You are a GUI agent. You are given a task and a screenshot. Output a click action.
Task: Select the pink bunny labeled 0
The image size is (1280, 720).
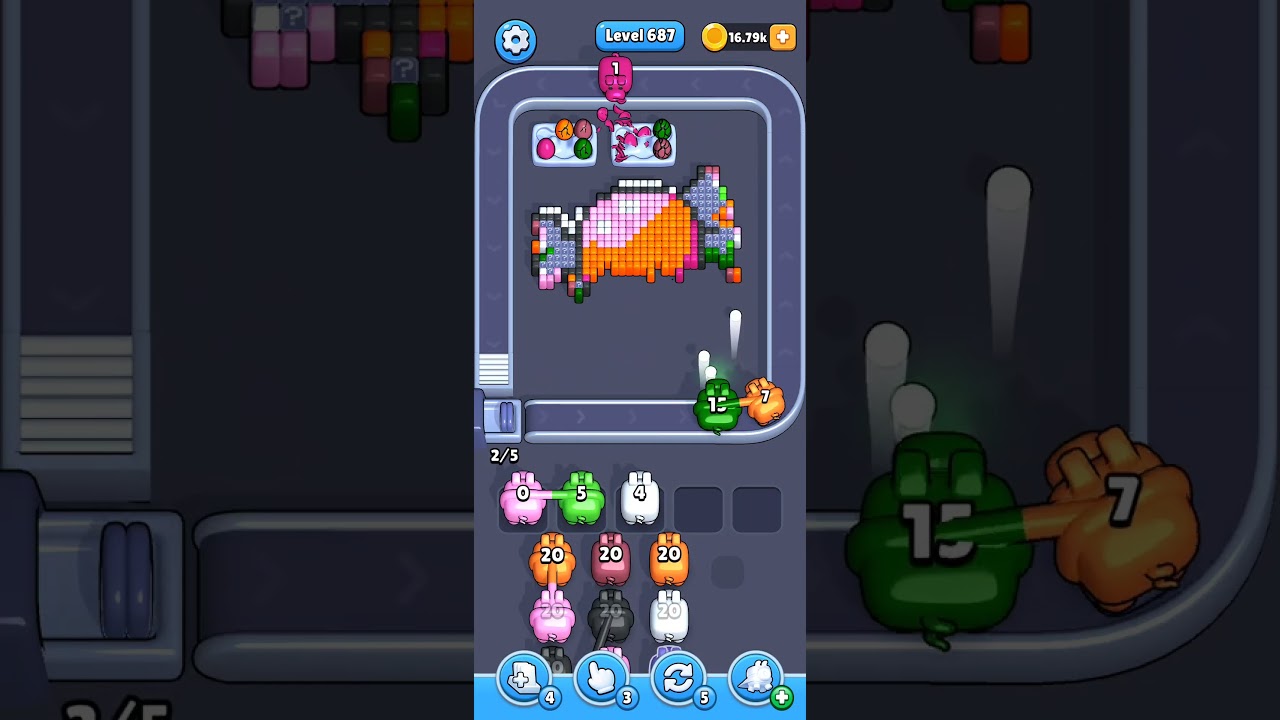(x=521, y=498)
